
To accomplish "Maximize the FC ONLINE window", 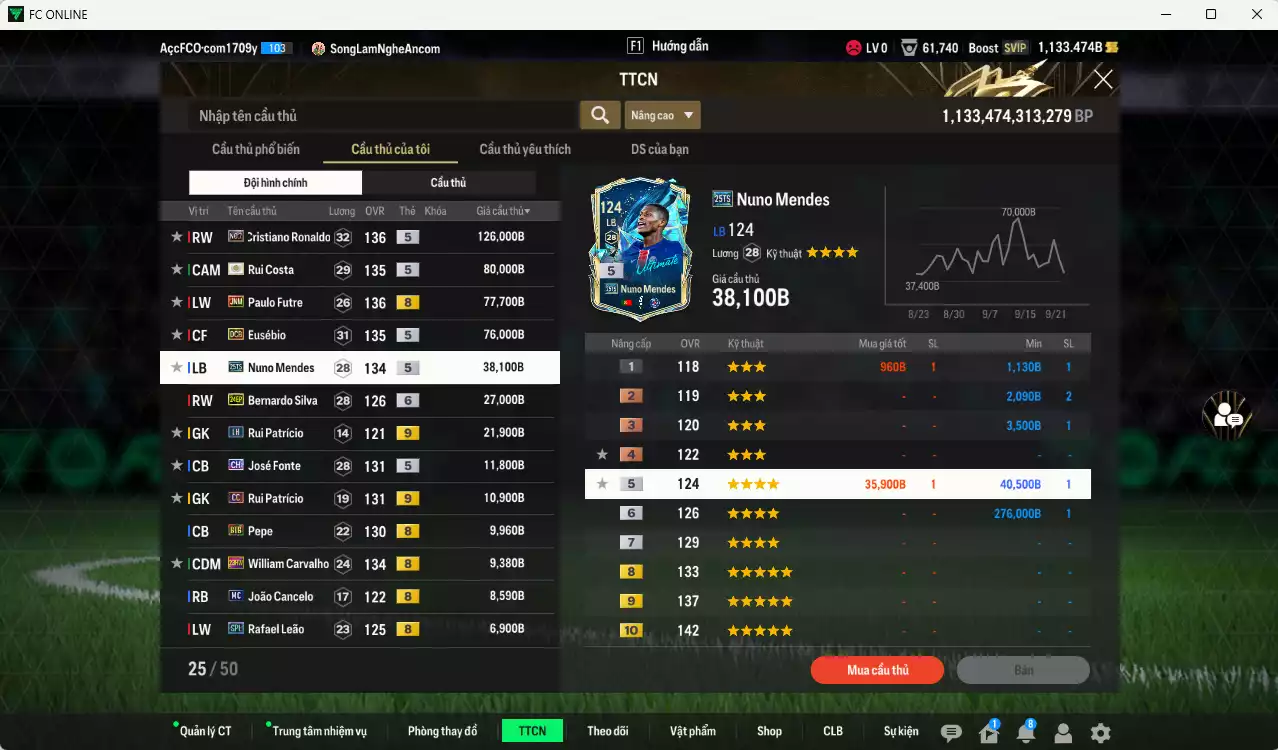I will (x=1211, y=14).
